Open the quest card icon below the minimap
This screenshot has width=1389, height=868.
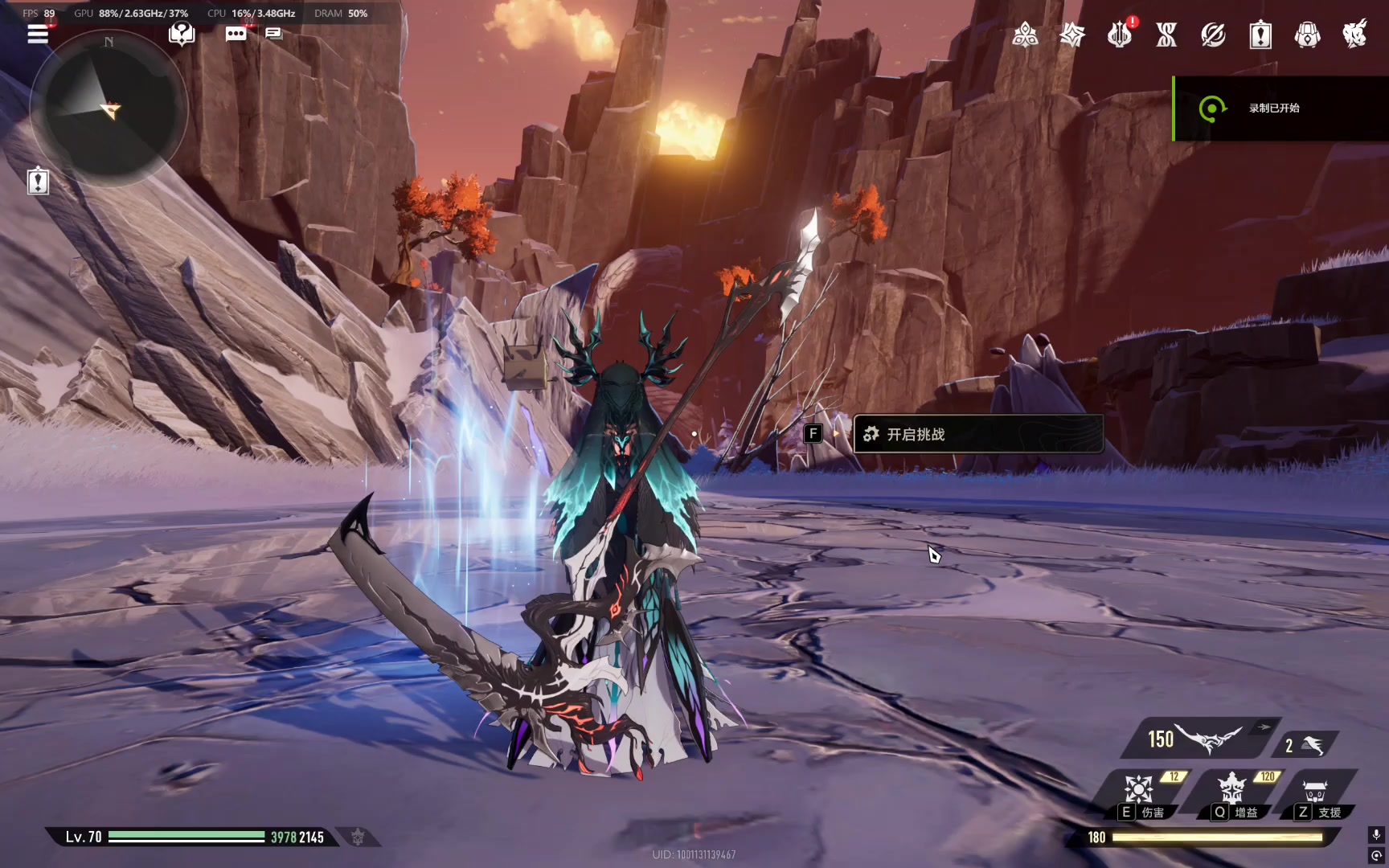tap(38, 182)
